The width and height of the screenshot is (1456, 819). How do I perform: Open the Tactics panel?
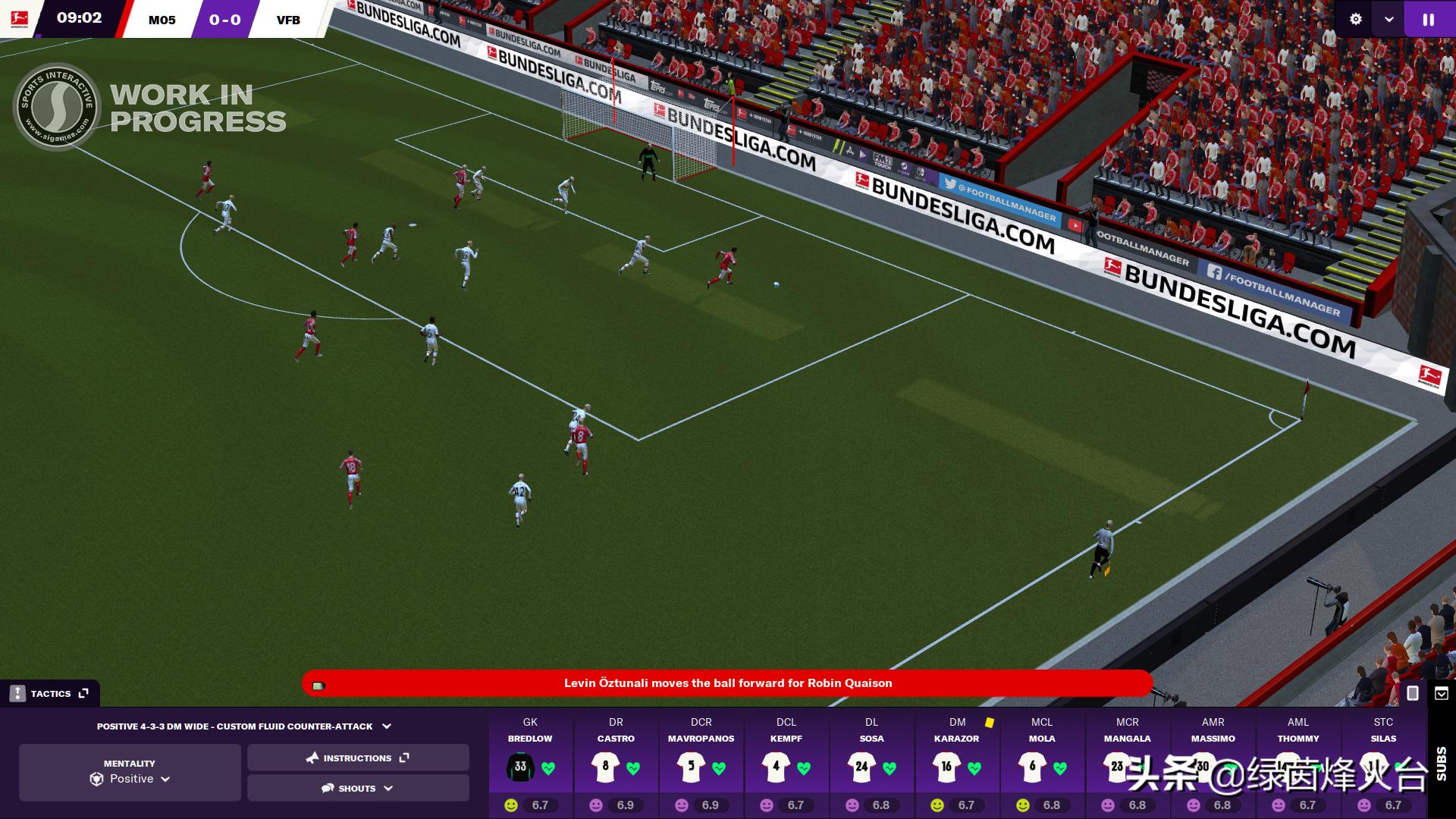click(x=50, y=693)
